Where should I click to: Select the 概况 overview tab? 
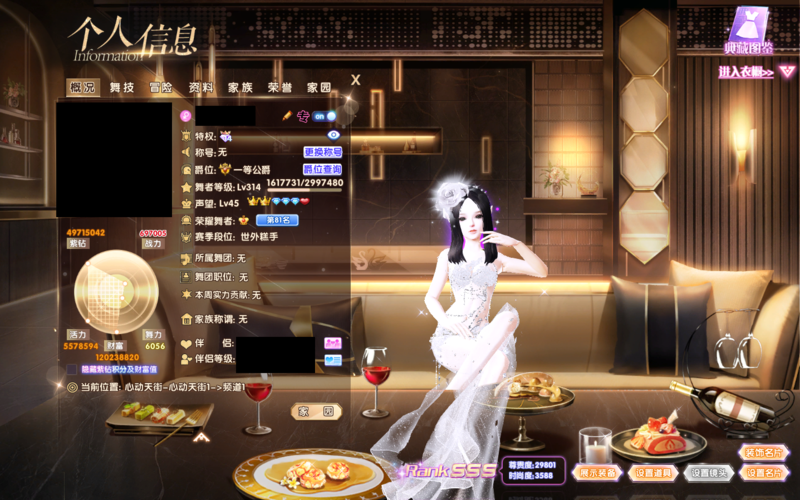pyautogui.click(x=84, y=88)
